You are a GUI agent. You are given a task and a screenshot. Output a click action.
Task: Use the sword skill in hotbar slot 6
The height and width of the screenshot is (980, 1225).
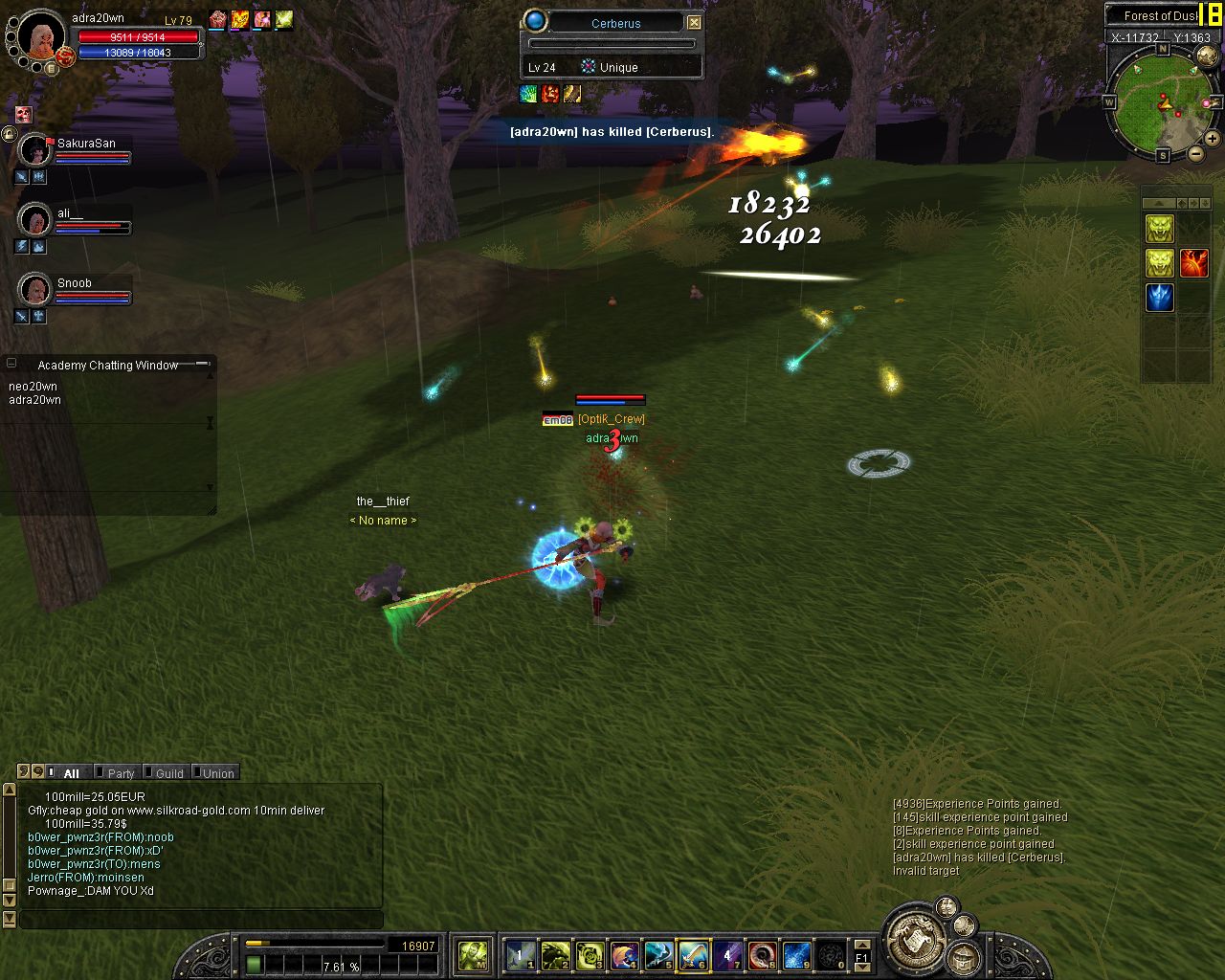693,955
